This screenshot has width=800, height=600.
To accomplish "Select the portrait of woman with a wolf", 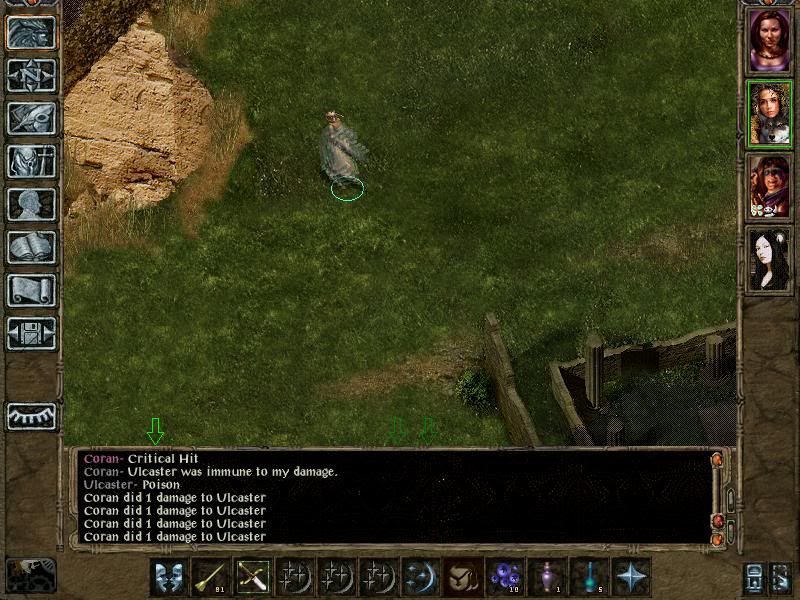I will 770,114.
